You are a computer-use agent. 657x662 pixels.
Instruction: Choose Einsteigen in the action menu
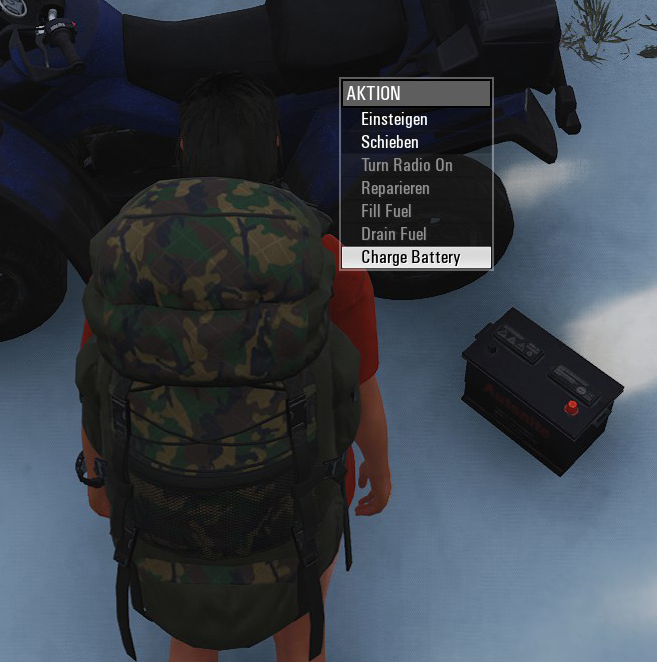(x=394, y=120)
